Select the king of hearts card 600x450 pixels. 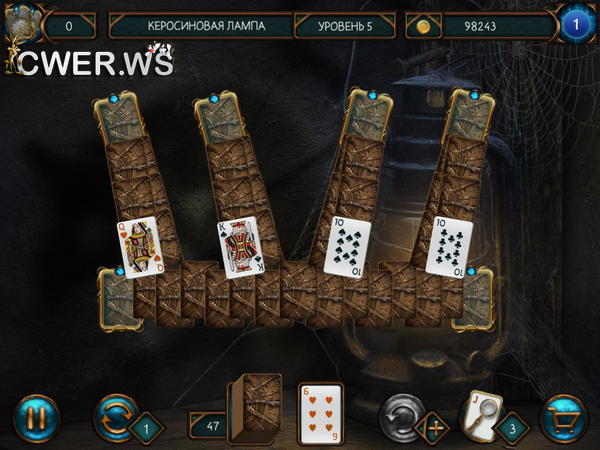click(240, 246)
